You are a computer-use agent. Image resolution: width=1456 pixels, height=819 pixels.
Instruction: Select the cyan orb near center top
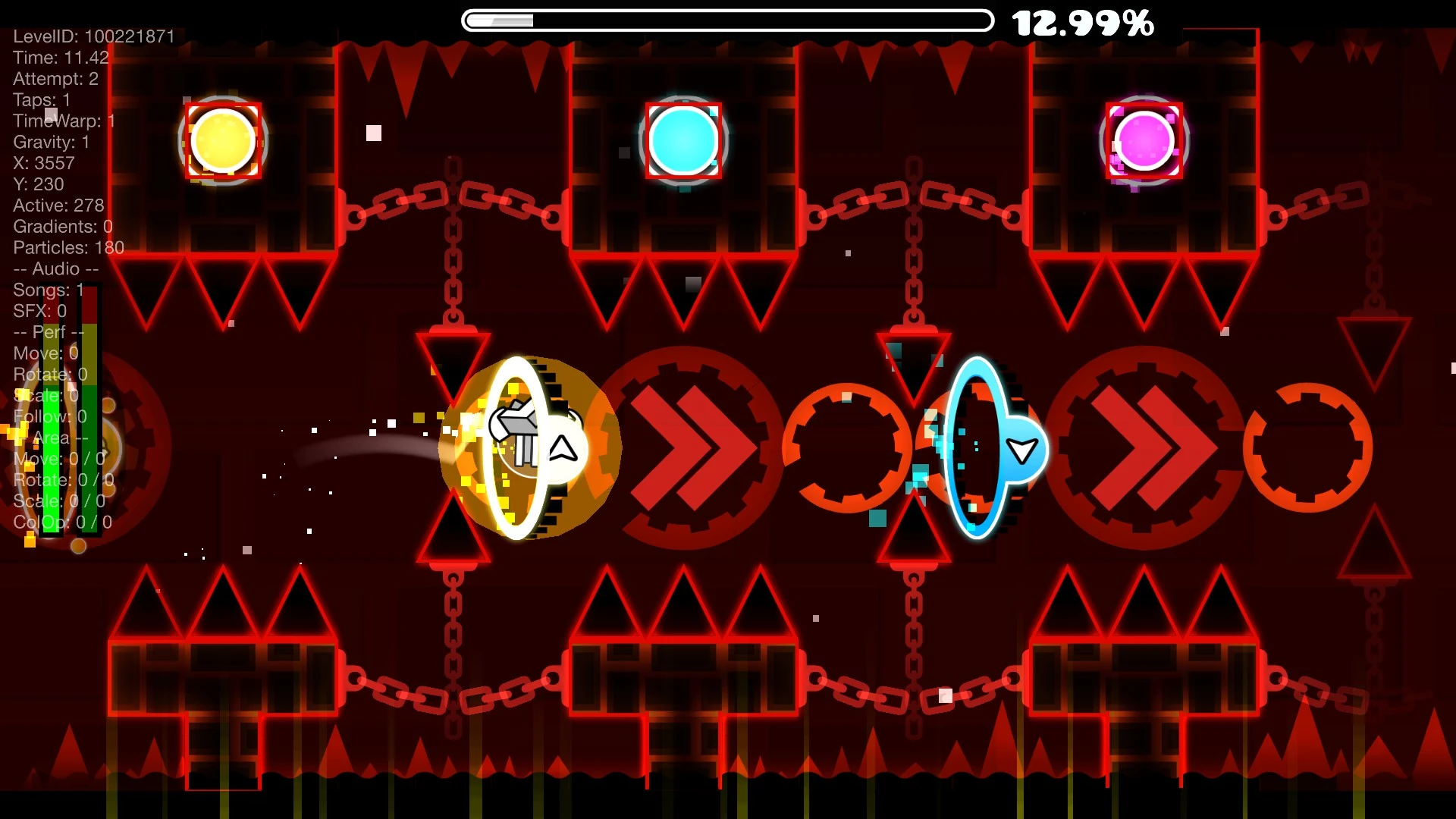682,141
